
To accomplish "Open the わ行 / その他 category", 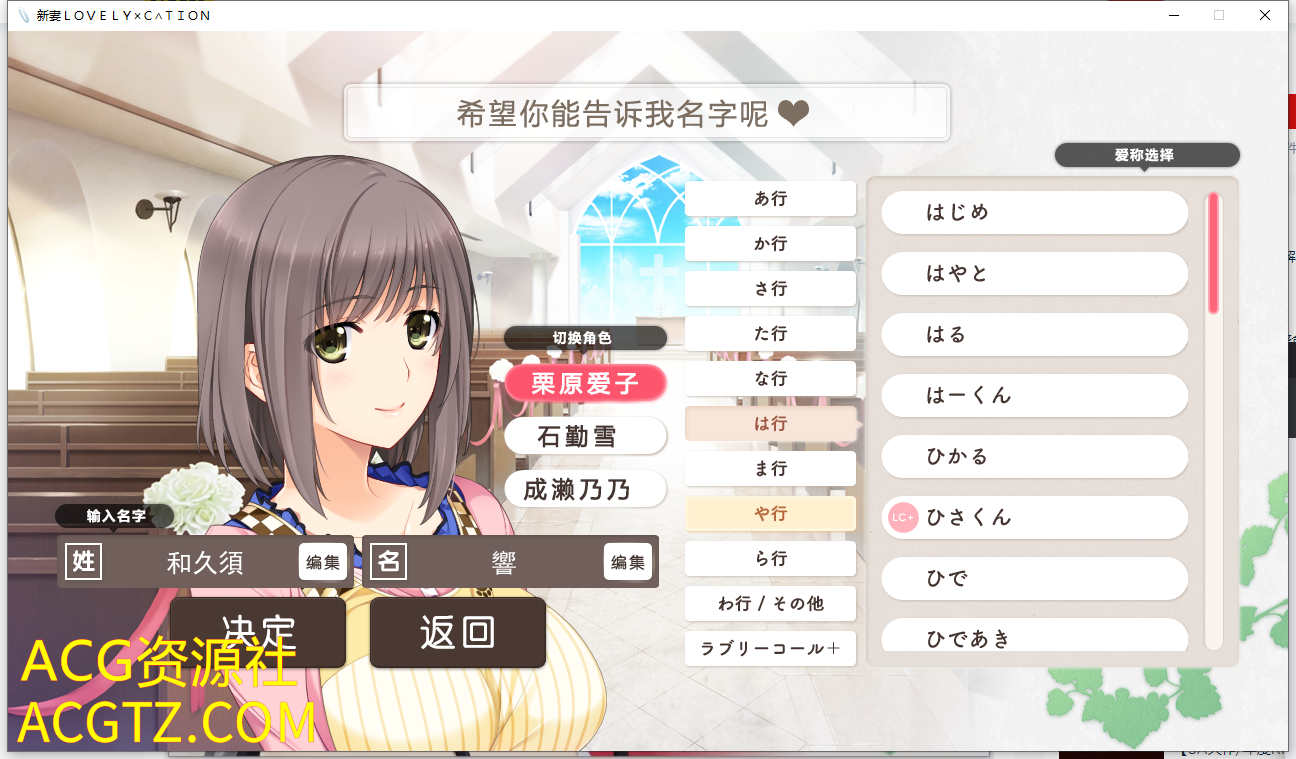I will [770, 603].
